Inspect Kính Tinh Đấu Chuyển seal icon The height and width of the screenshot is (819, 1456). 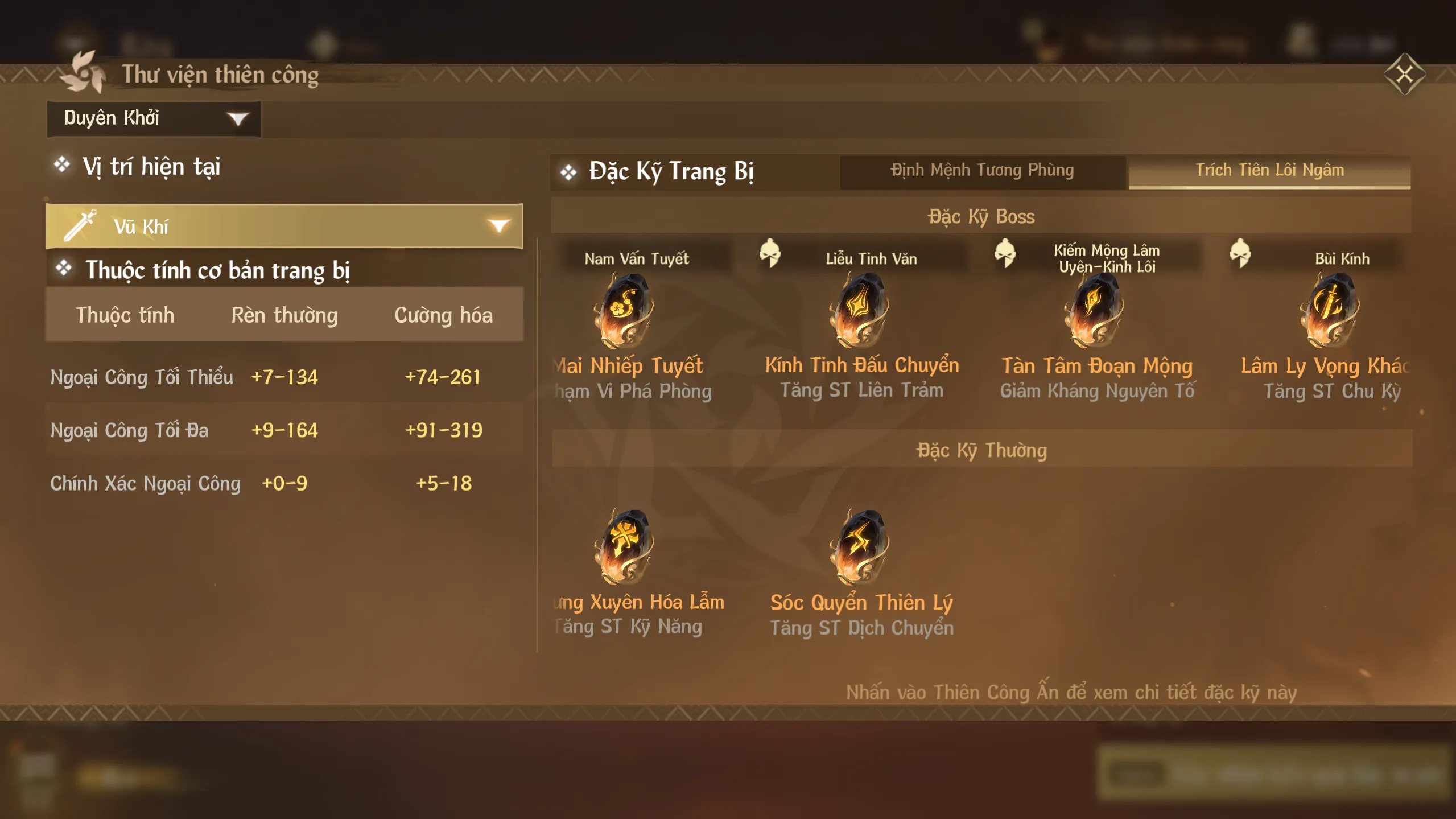pos(860,310)
